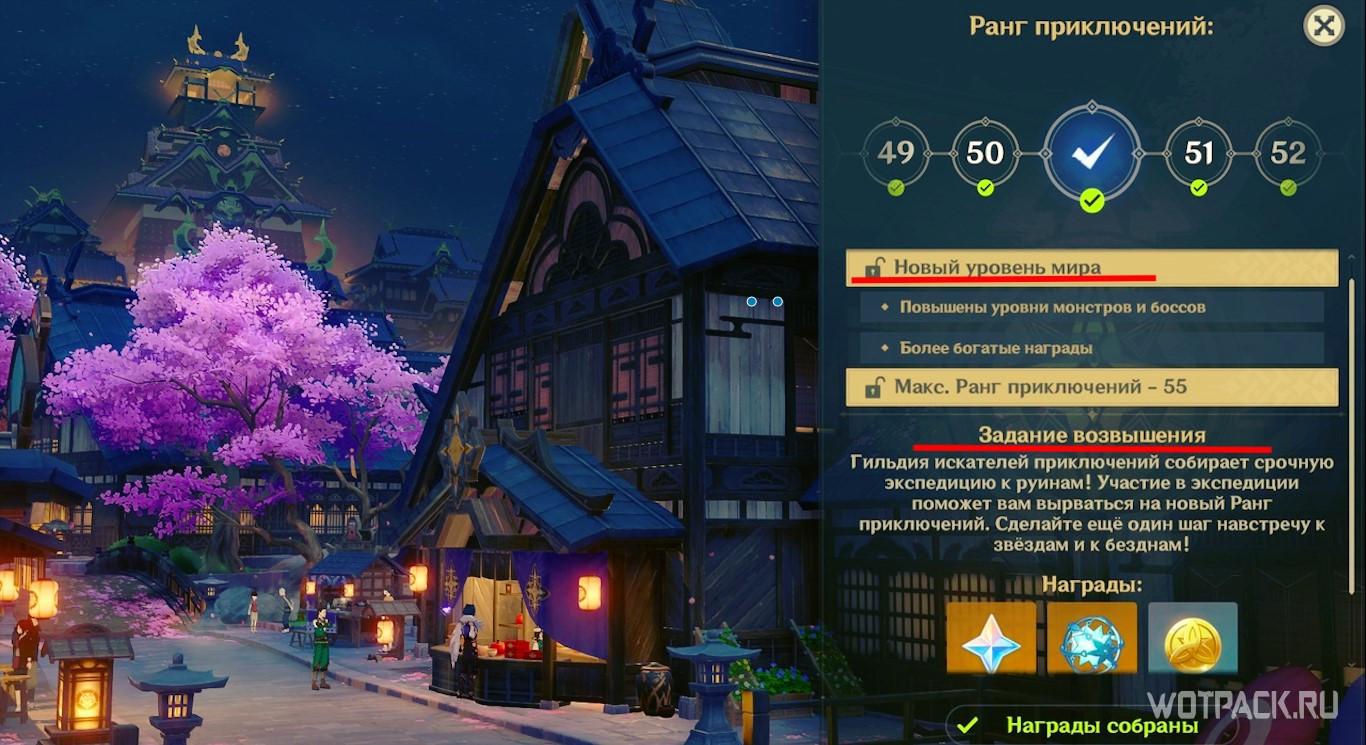The image size is (1366, 745).
Task: Click the 'Награды собраны' status bar
Action: [x=1090, y=725]
